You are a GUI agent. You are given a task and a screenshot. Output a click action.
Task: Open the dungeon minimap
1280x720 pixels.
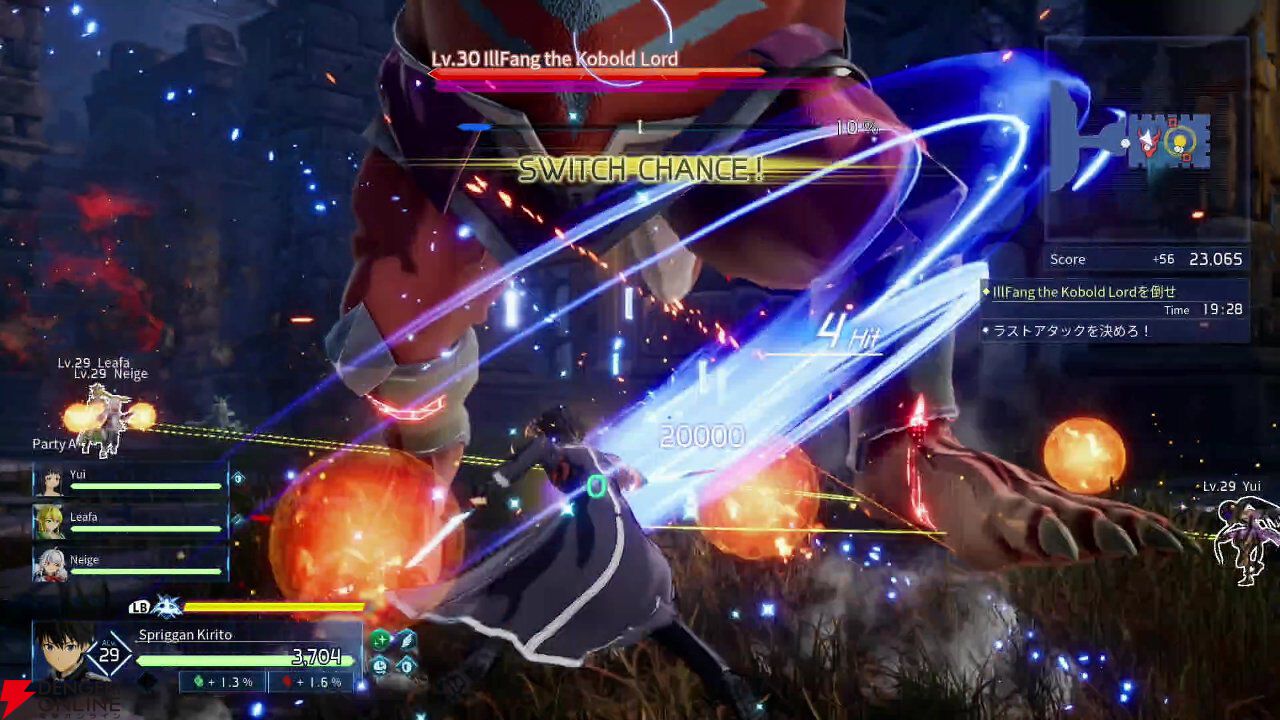1146,140
